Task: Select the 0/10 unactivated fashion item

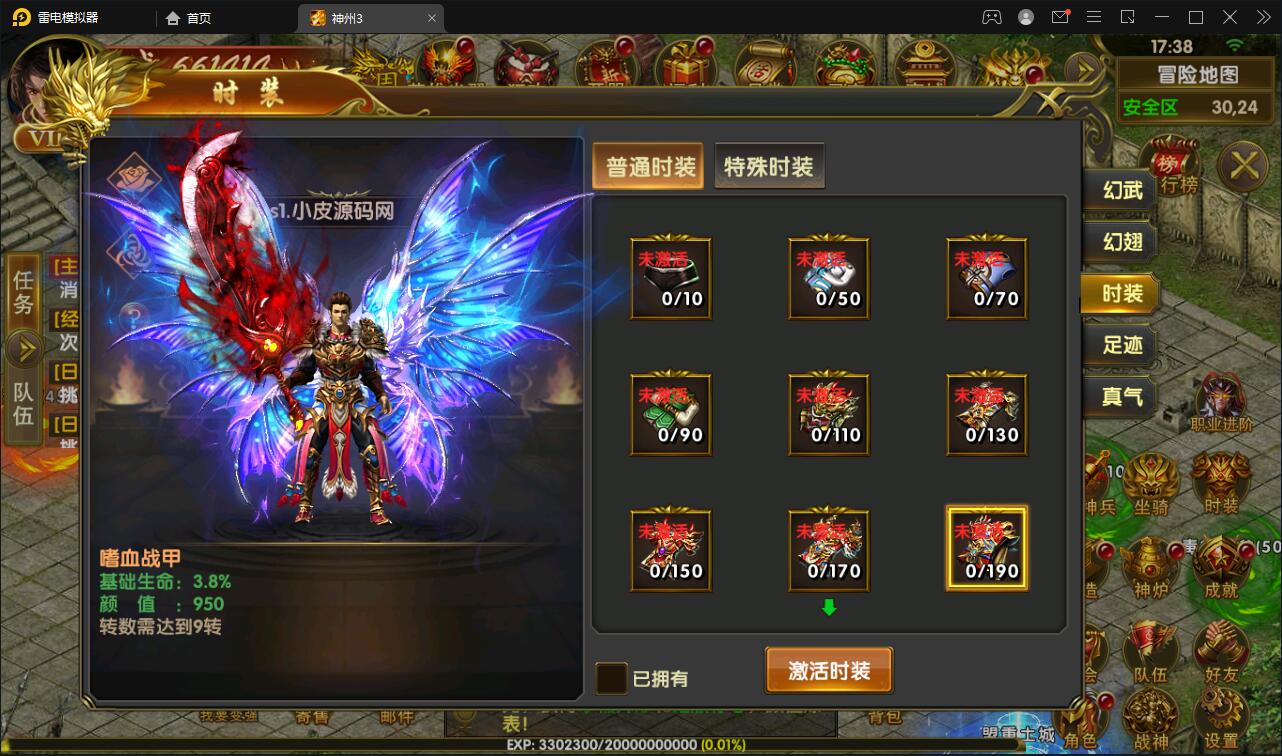Action: (x=670, y=277)
